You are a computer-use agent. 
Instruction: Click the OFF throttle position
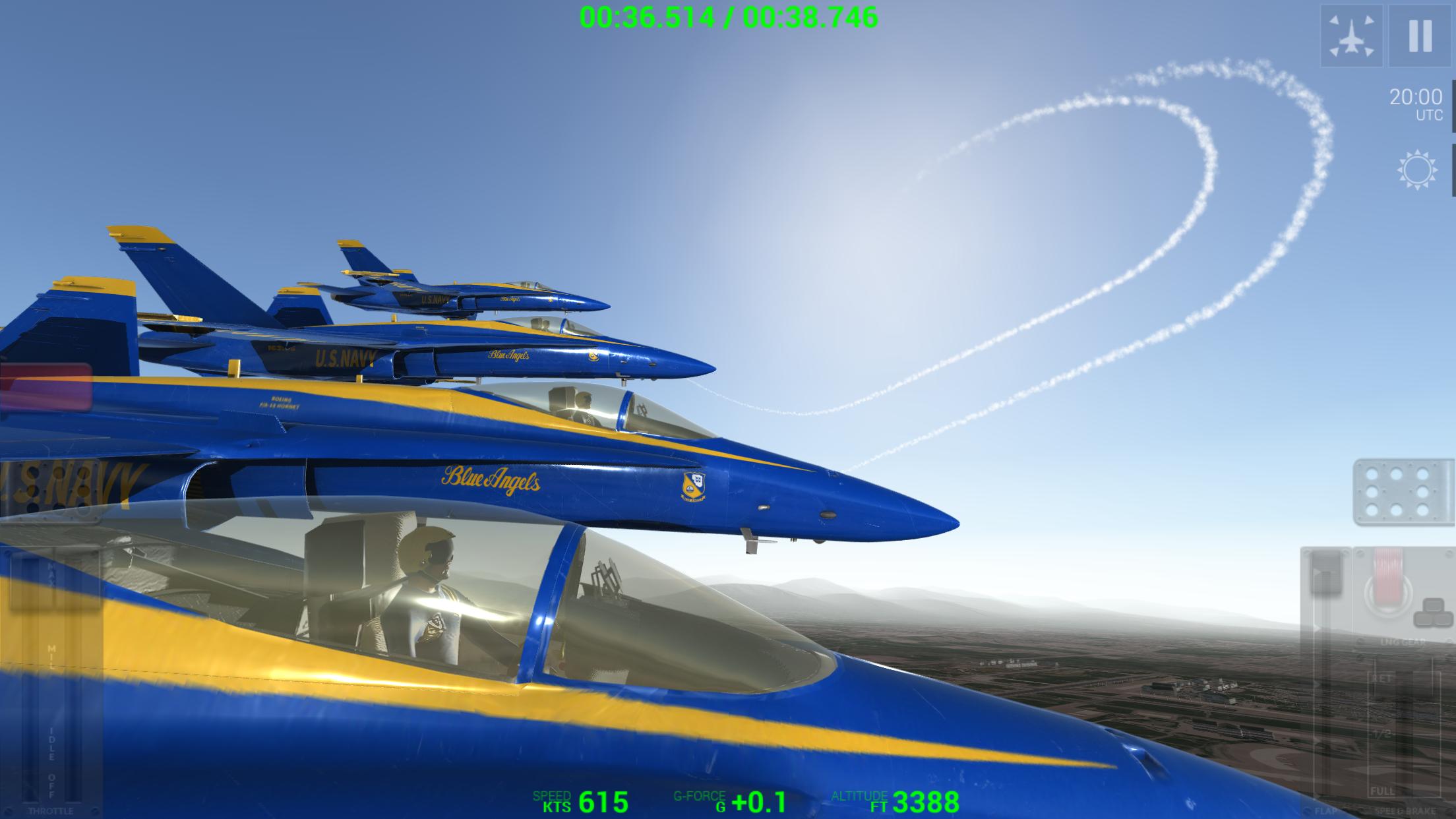[51, 787]
